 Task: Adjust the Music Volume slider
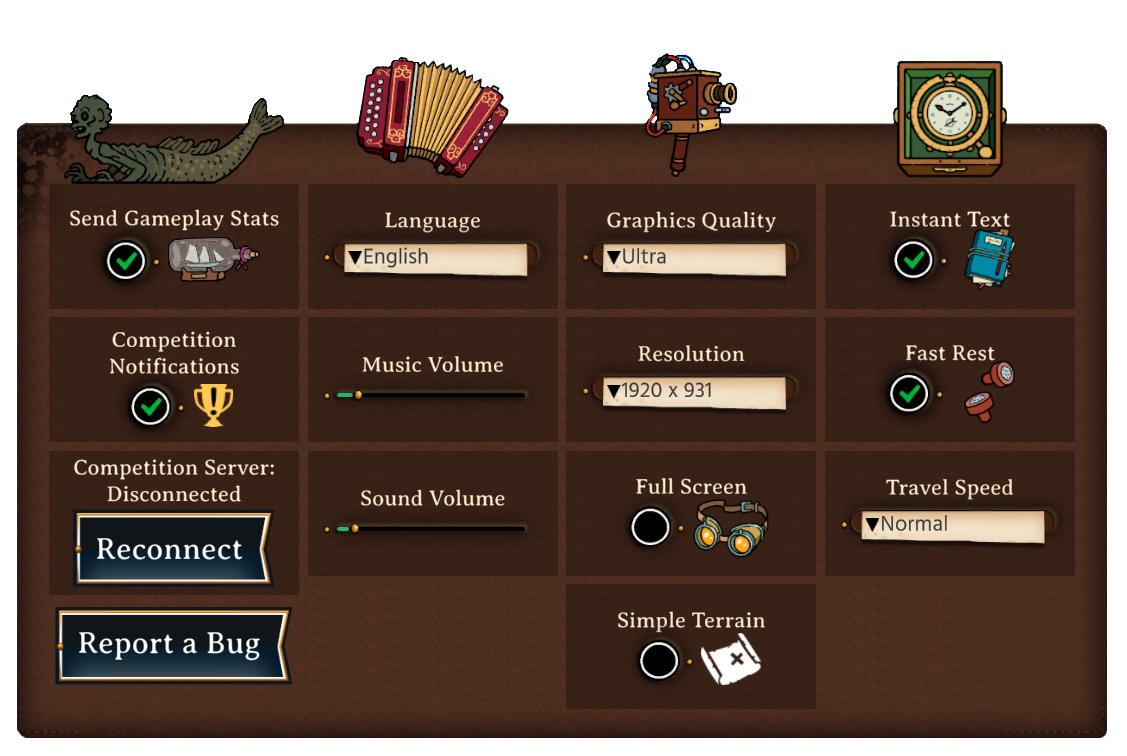(x=358, y=396)
